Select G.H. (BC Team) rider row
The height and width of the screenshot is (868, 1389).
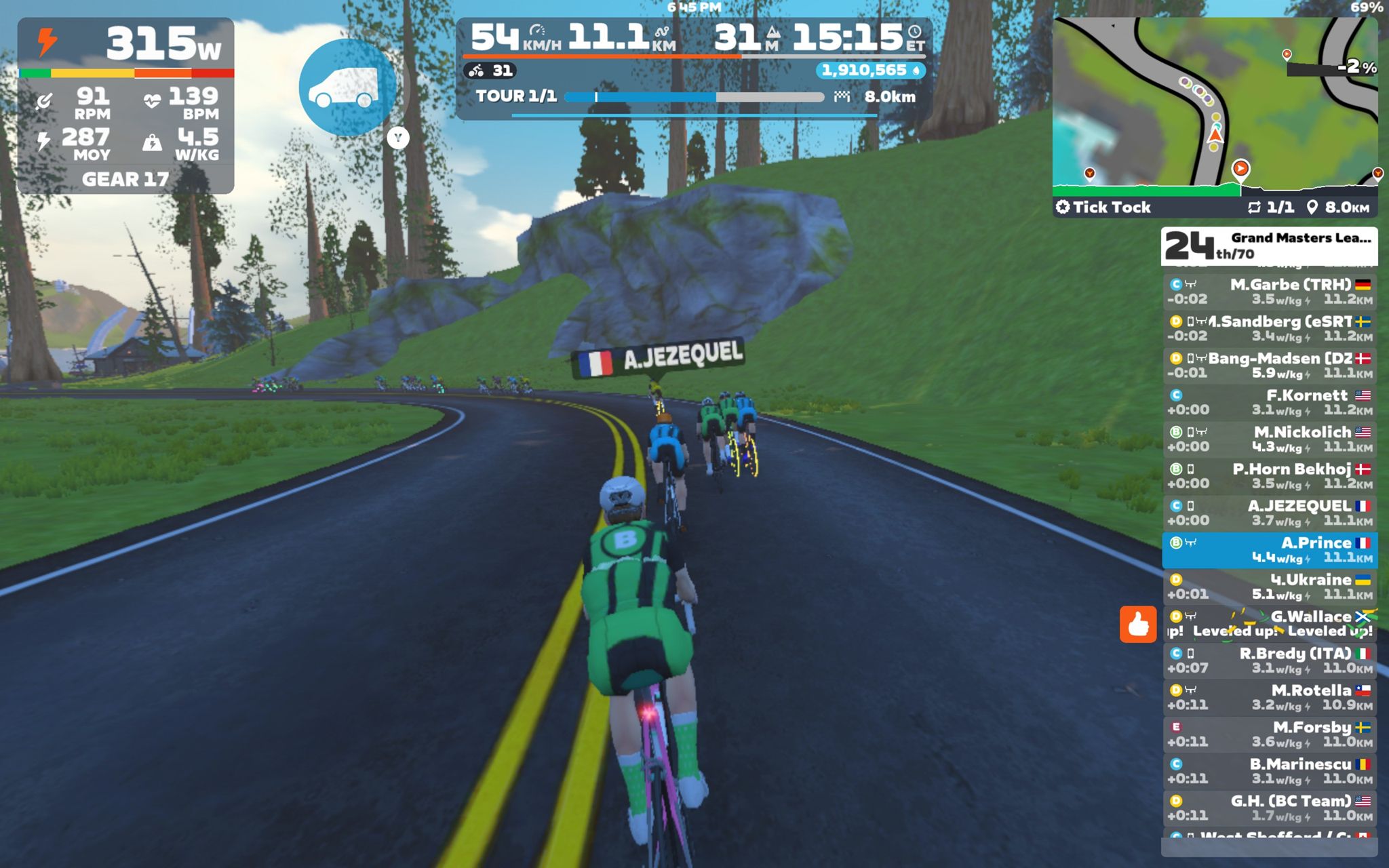click(x=1269, y=808)
